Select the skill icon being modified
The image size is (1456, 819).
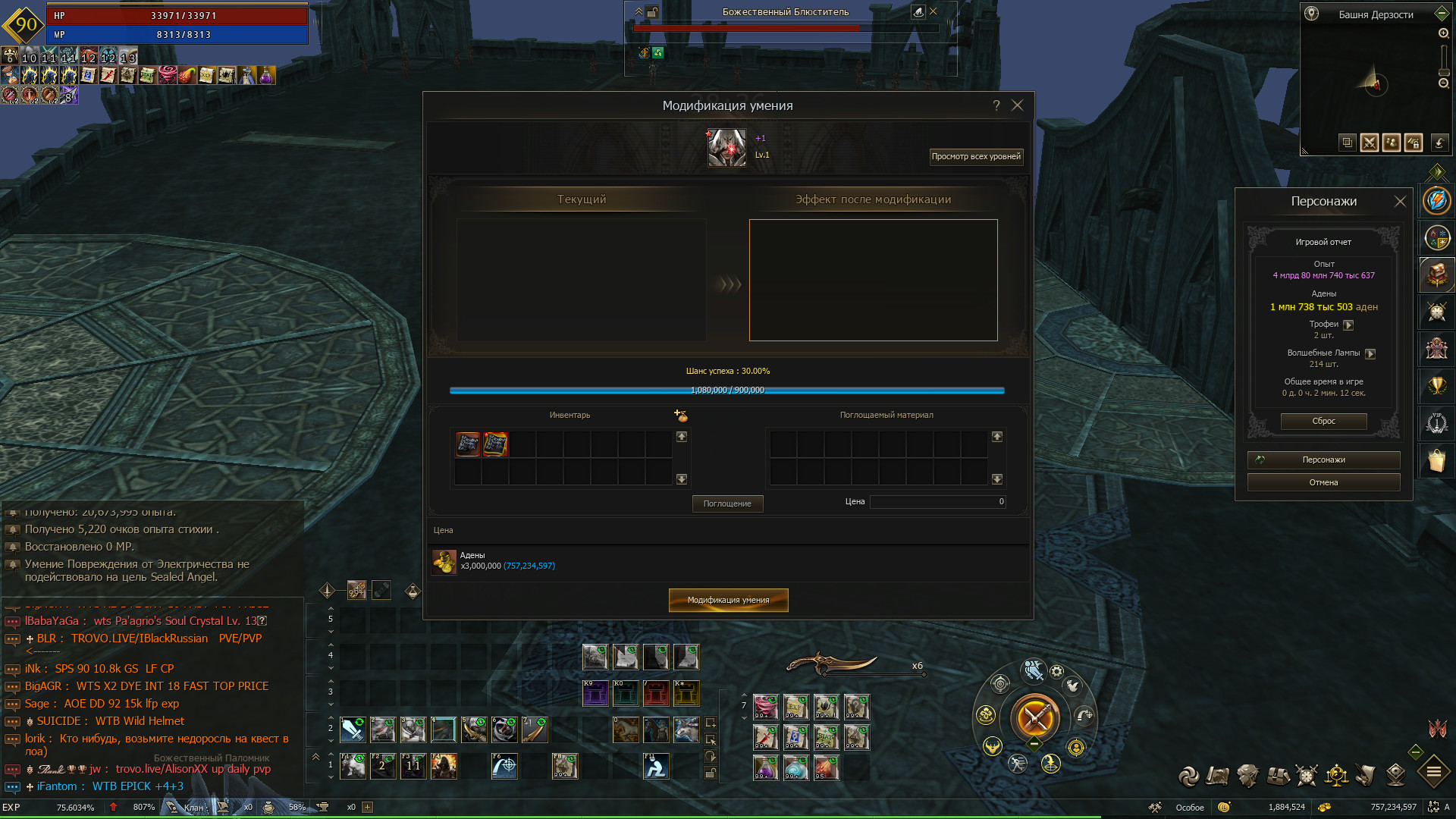[x=726, y=147]
